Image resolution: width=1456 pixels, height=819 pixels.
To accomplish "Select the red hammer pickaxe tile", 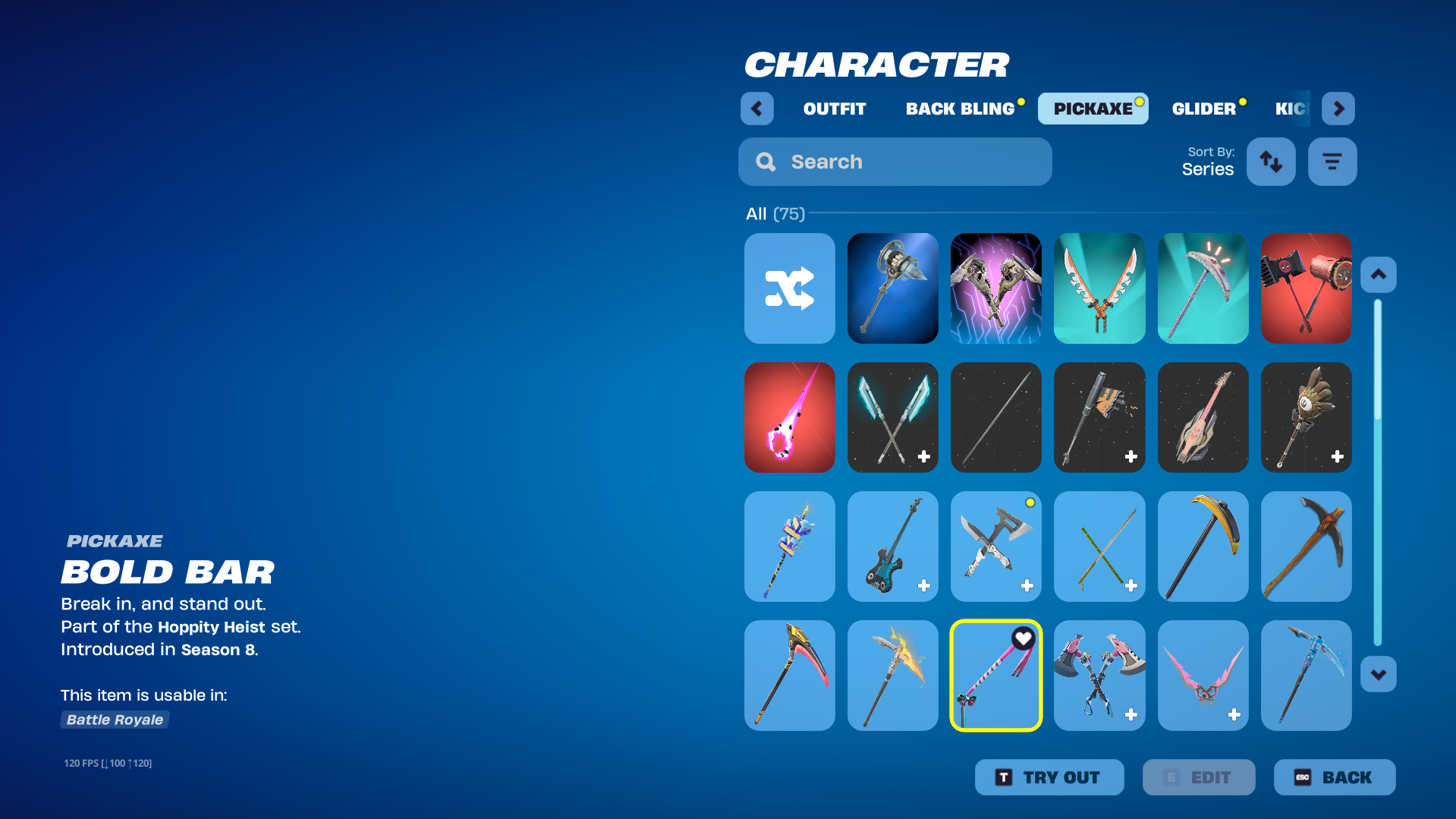I will (x=1306, y=288).
